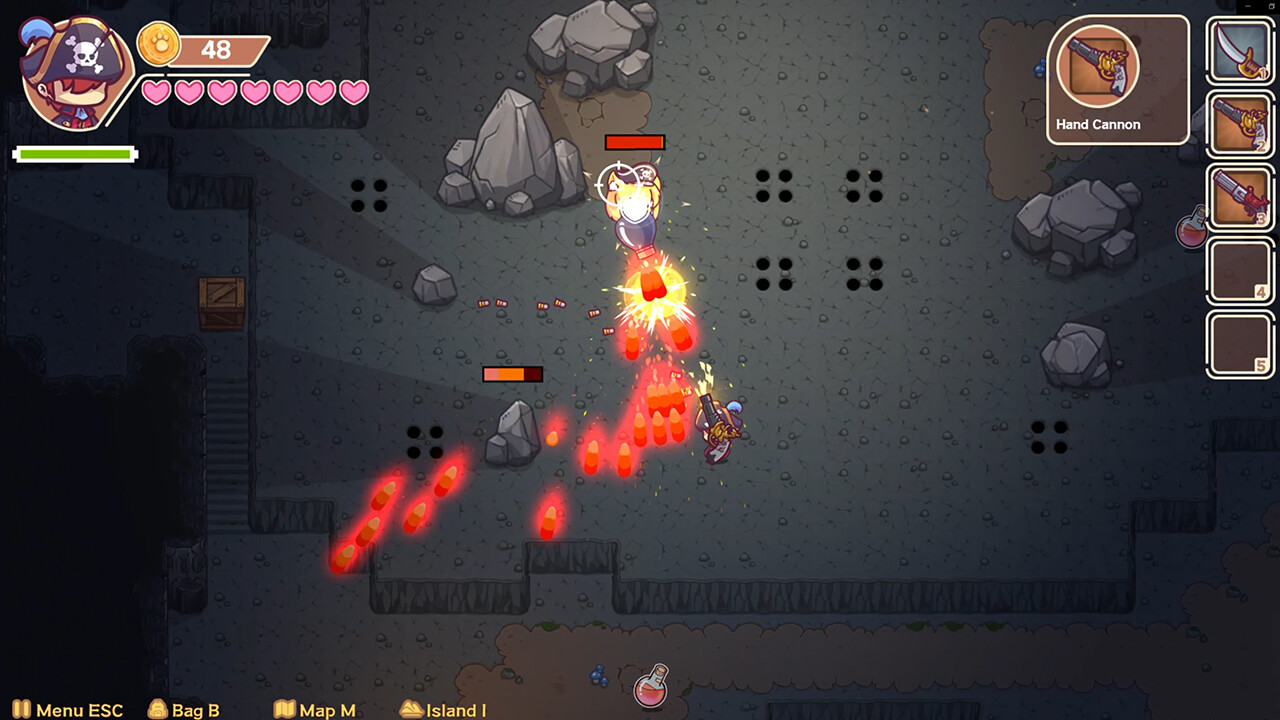Click the potion item at bottom center
The image size is (1280, 720).
652,690
